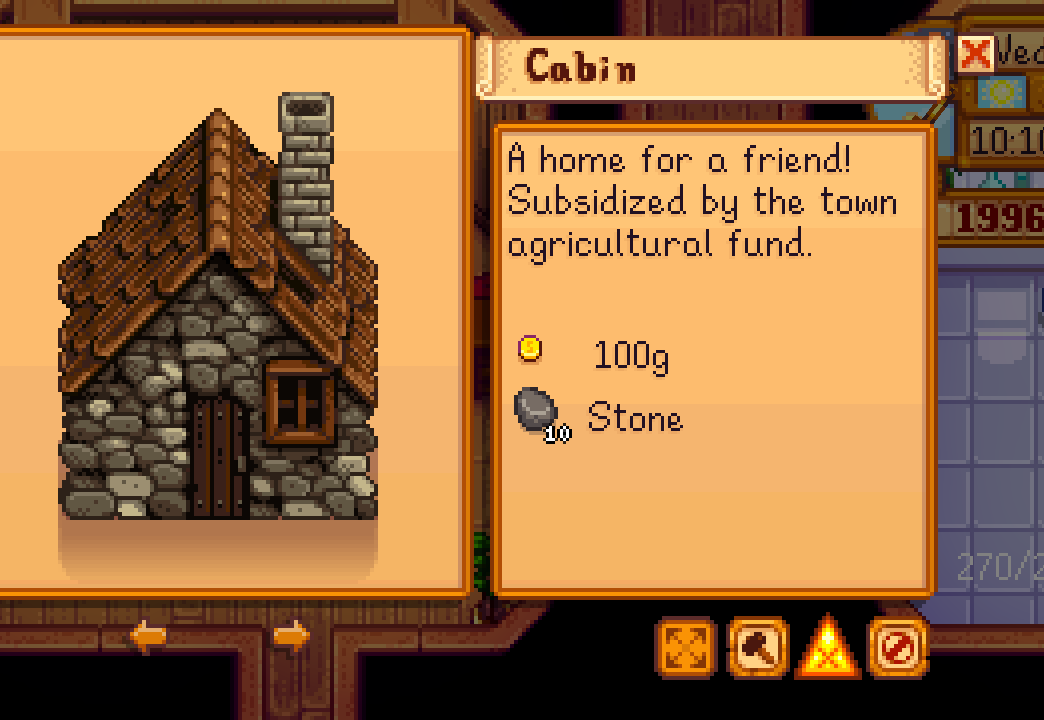
Task: Close the carpenter menu with the red X
Action: tap(974, 54)
